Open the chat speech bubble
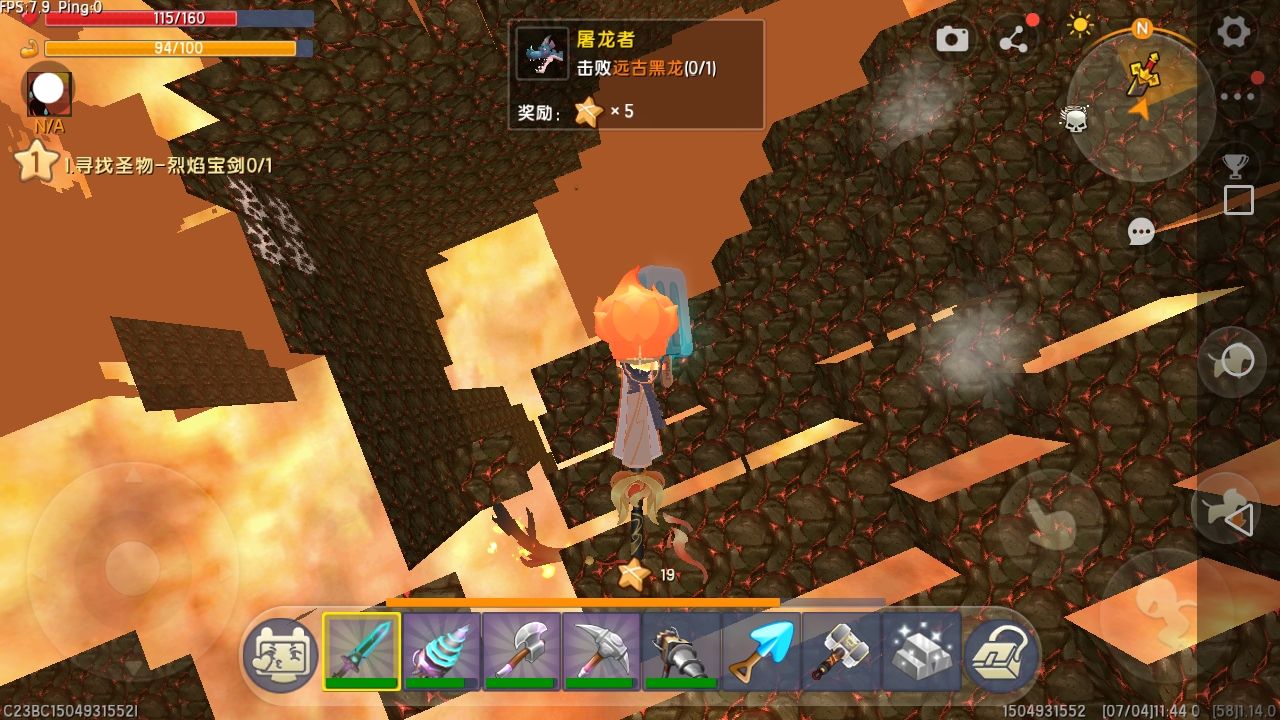 point(1141,232)
